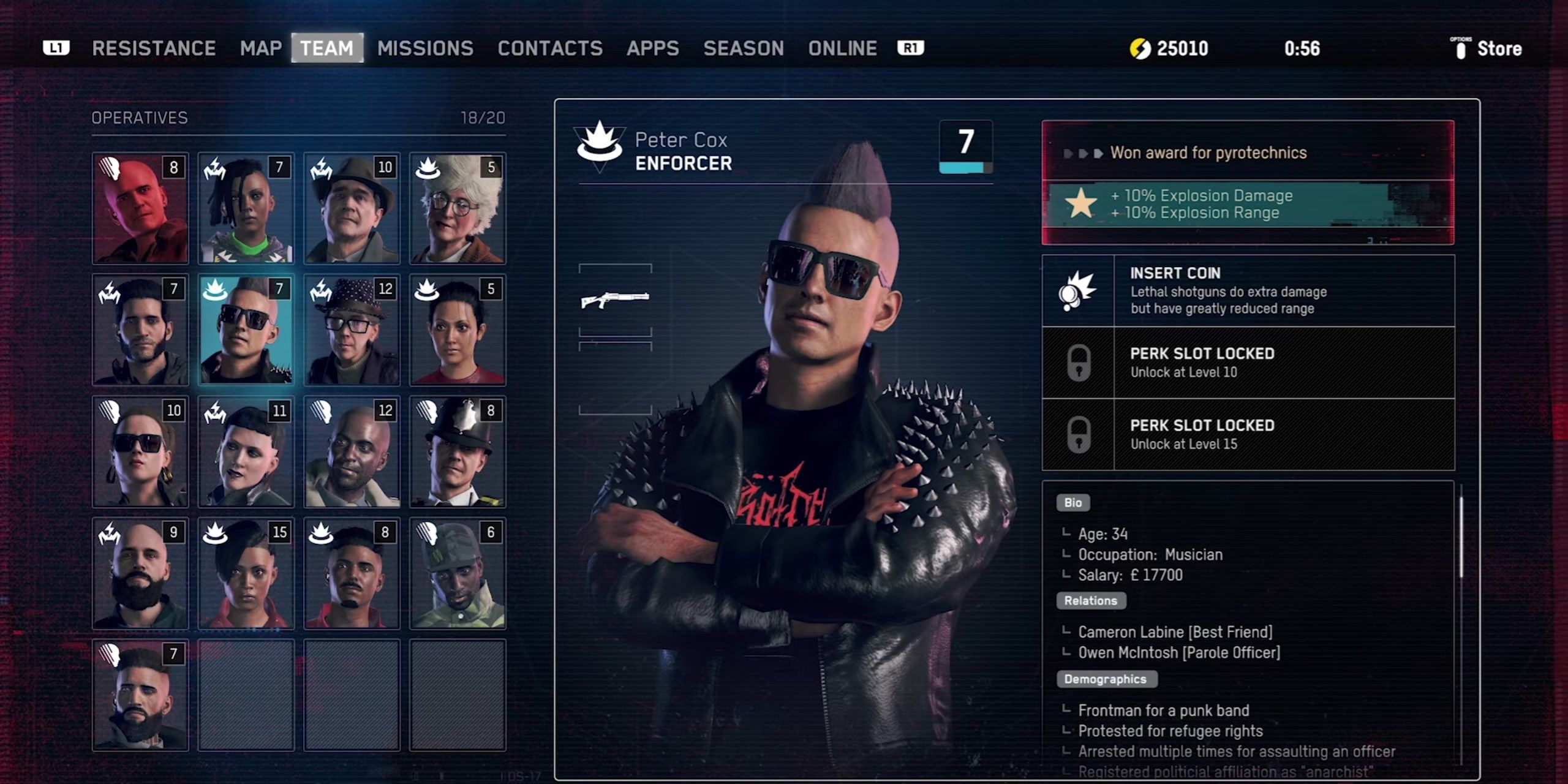The width and height of the screenshot is (1568, 784).
Task: Select Peter Cox's highlighted portrait
Action: pyautogui.click(x=246, y=330)
